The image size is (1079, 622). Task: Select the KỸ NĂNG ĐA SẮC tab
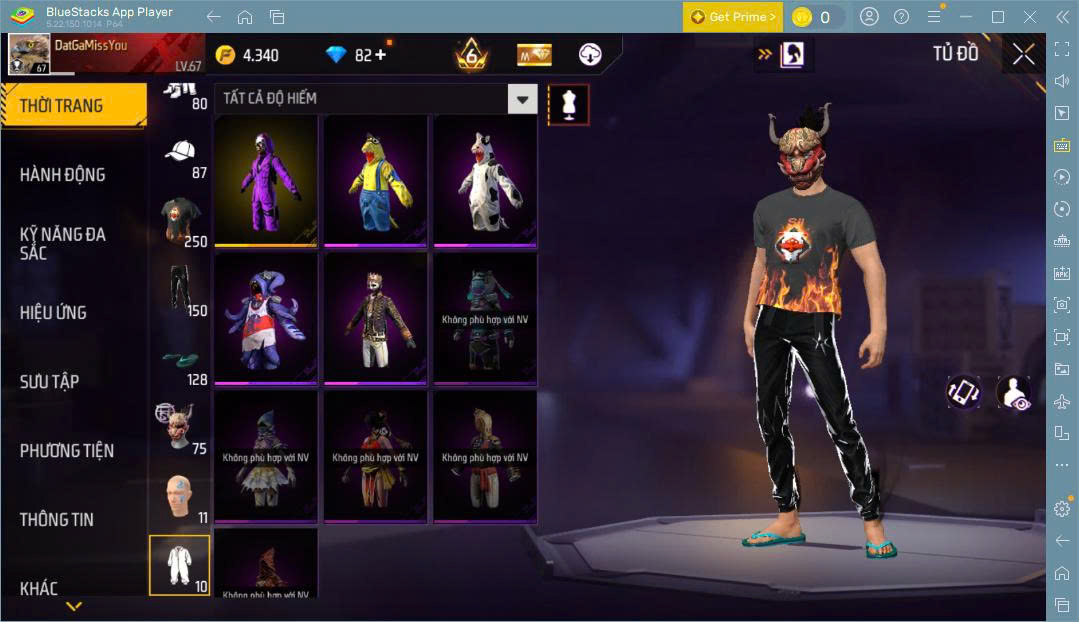pyautogui.click(x=62, y=243)
